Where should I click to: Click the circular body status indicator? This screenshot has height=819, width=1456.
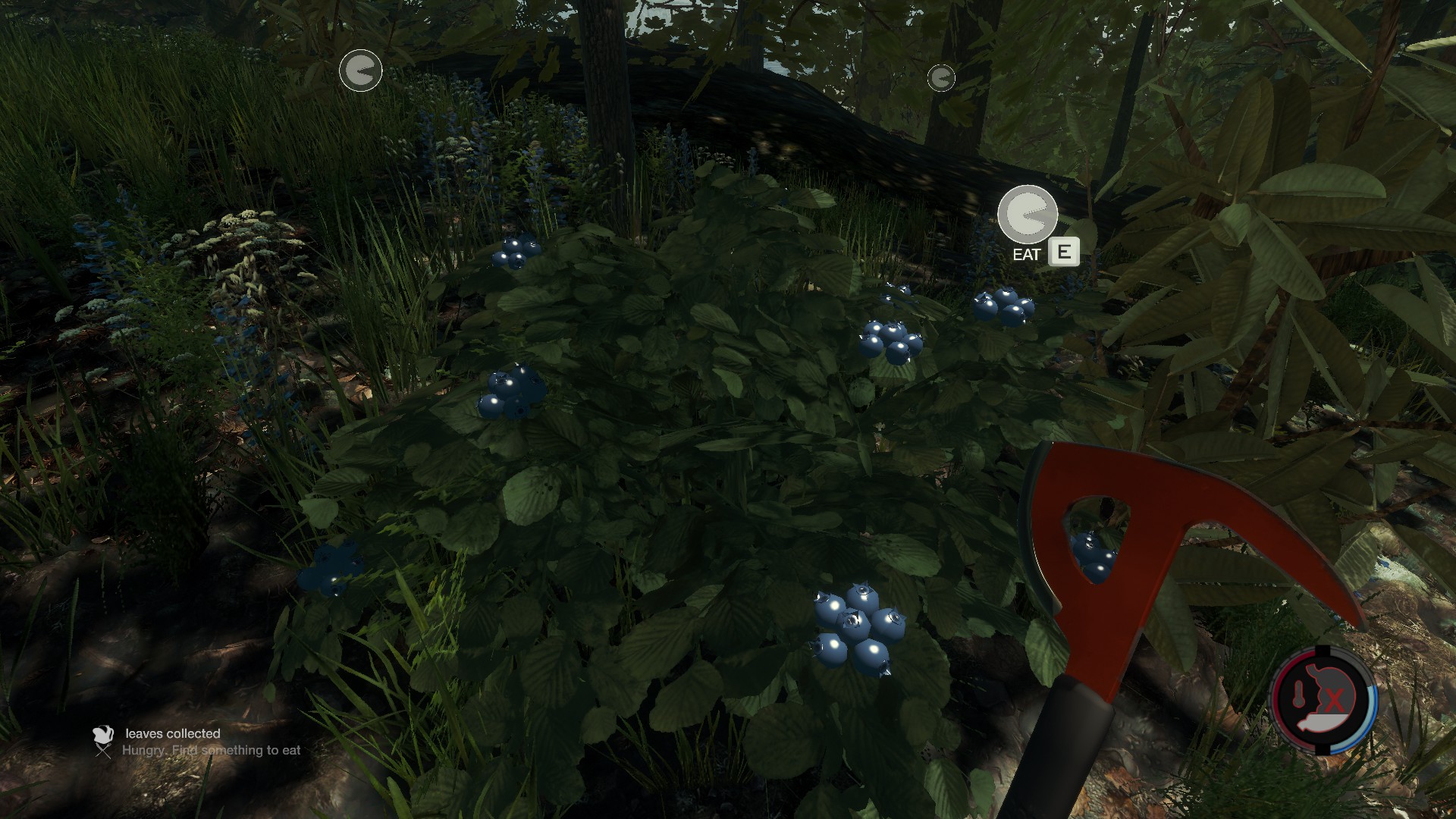point(1323,700)
